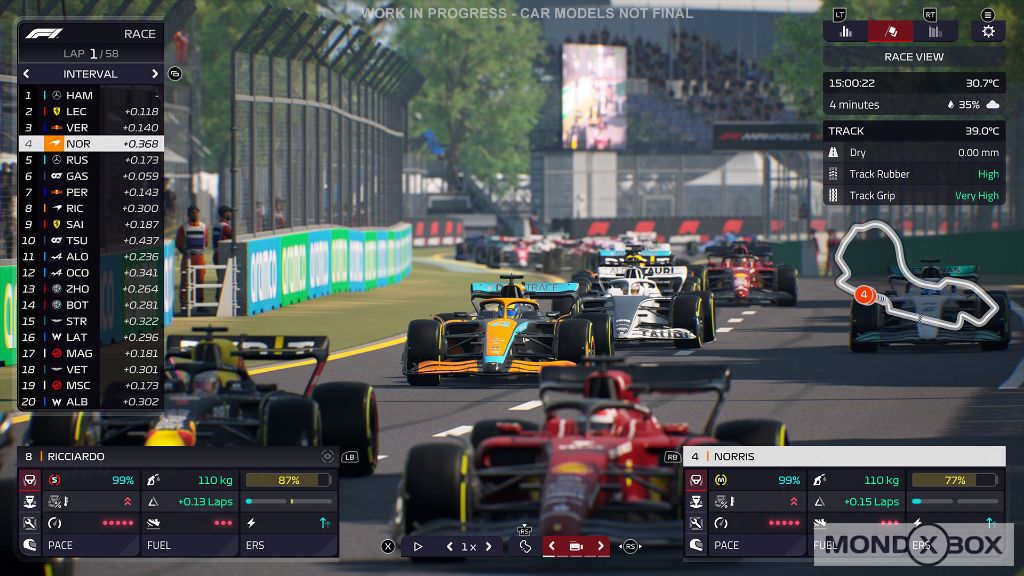This screenshot has width=1024, height=576.
Task: Decrease the simulation speed from 1x
Action: [x=448, y=547]
